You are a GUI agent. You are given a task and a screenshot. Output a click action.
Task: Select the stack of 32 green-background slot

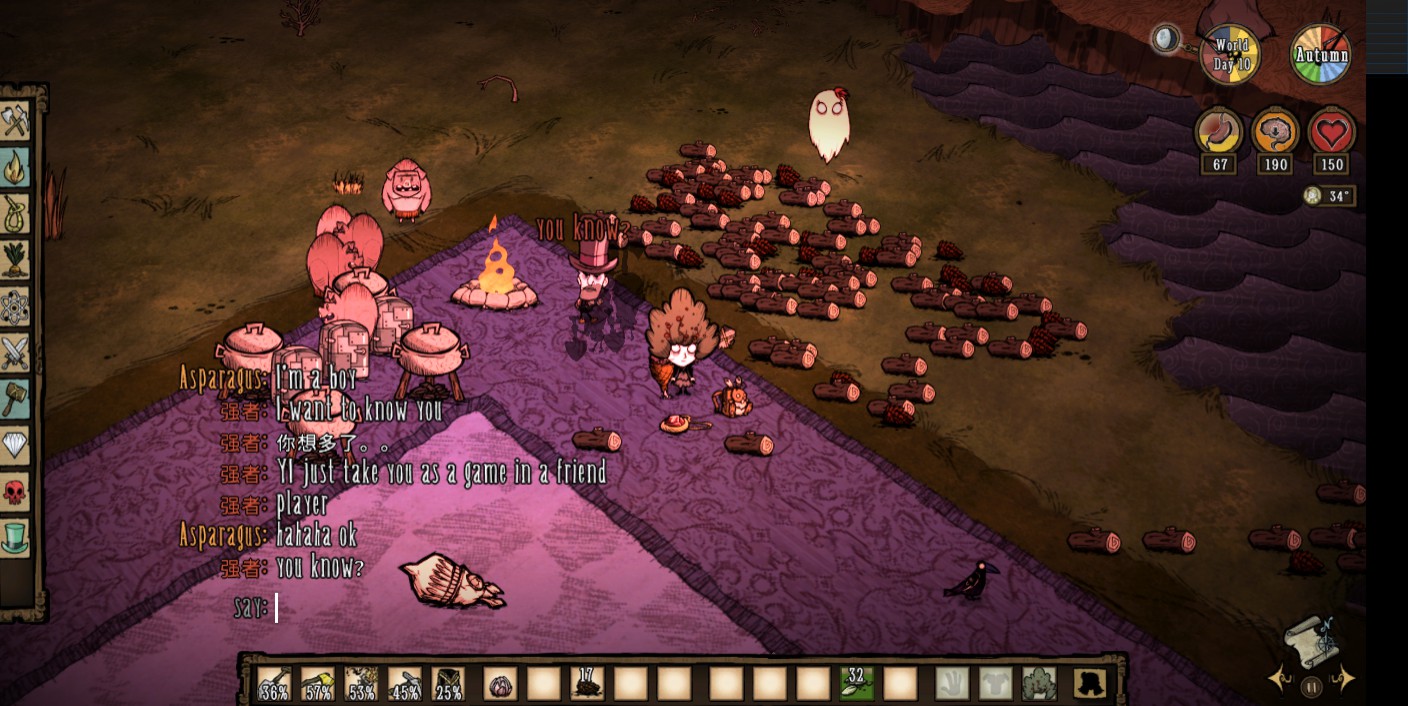[856, 683]
